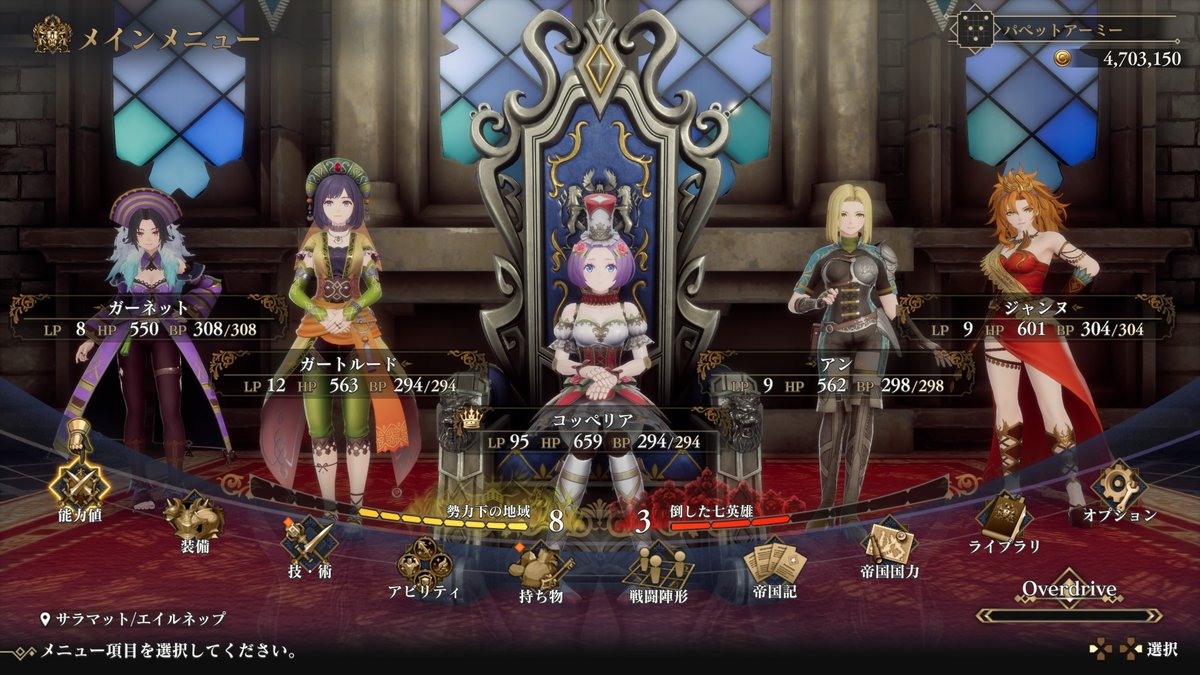Show the 帝国国力 empire power screen
The width and height of the screenshot is (1200, 675).
click(890, 545)
